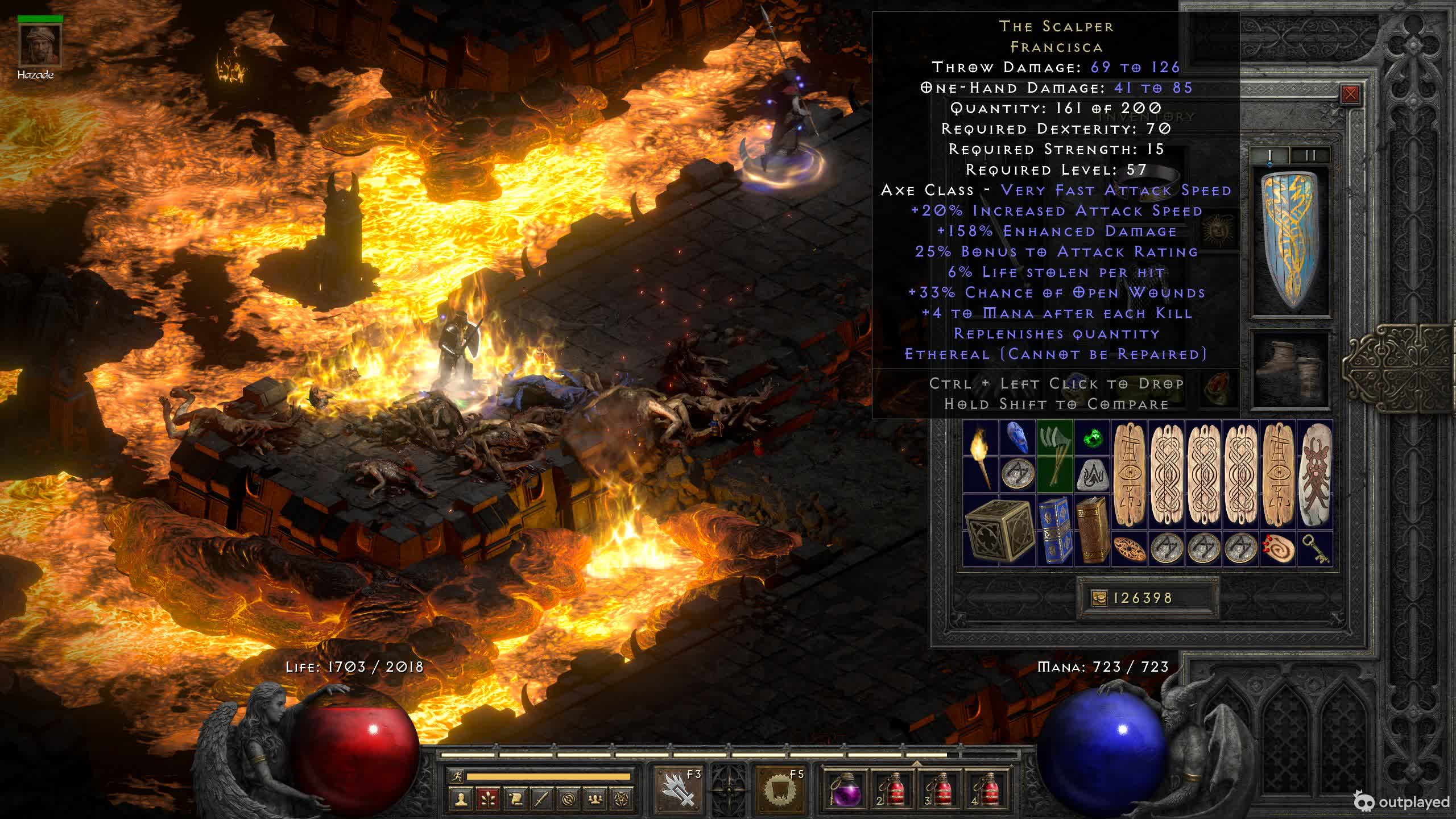Close the inventory panel with red X
1456x819 pixels.
point(1350,94)
